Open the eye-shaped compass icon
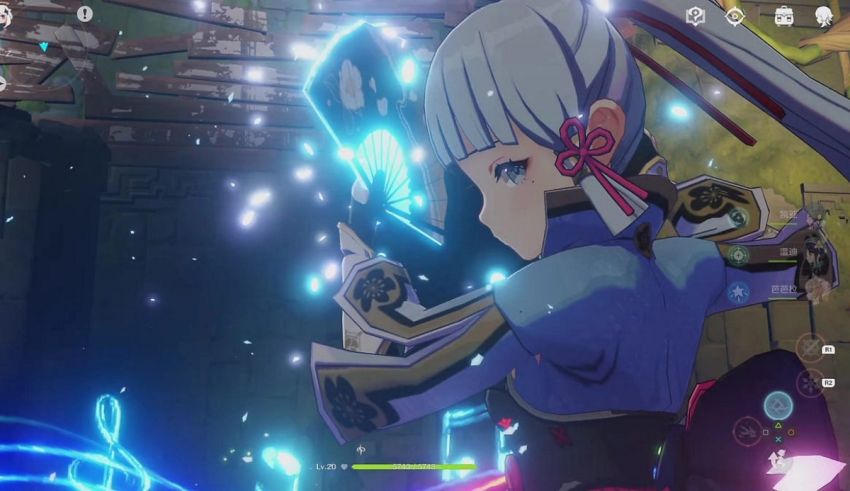Viewport: 850px width, 491px height. point(735,15)
